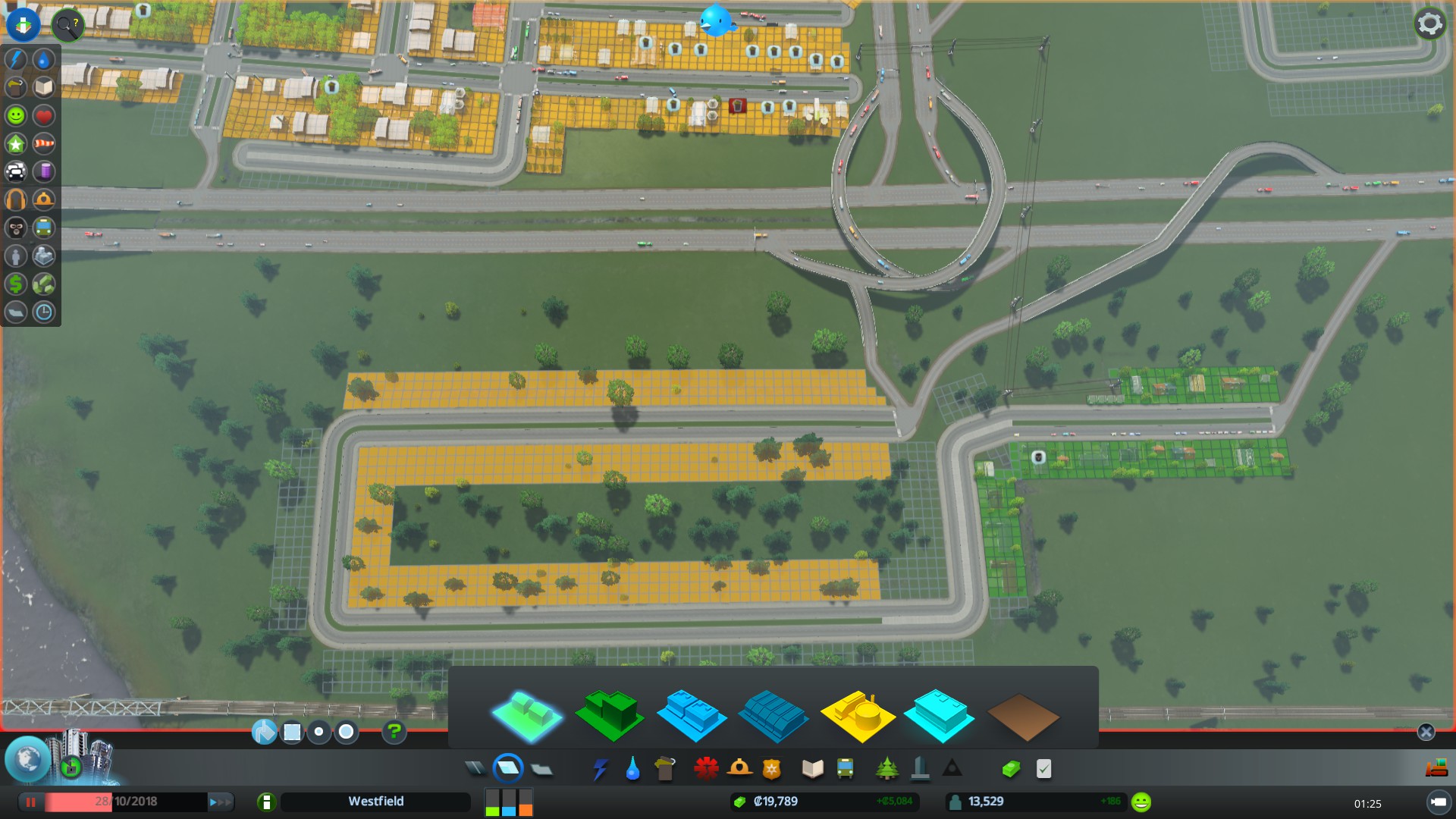The width and height of the screenshot is (1456, 819).
Task: Click the Westfield city name button
Action: point(376,802)
